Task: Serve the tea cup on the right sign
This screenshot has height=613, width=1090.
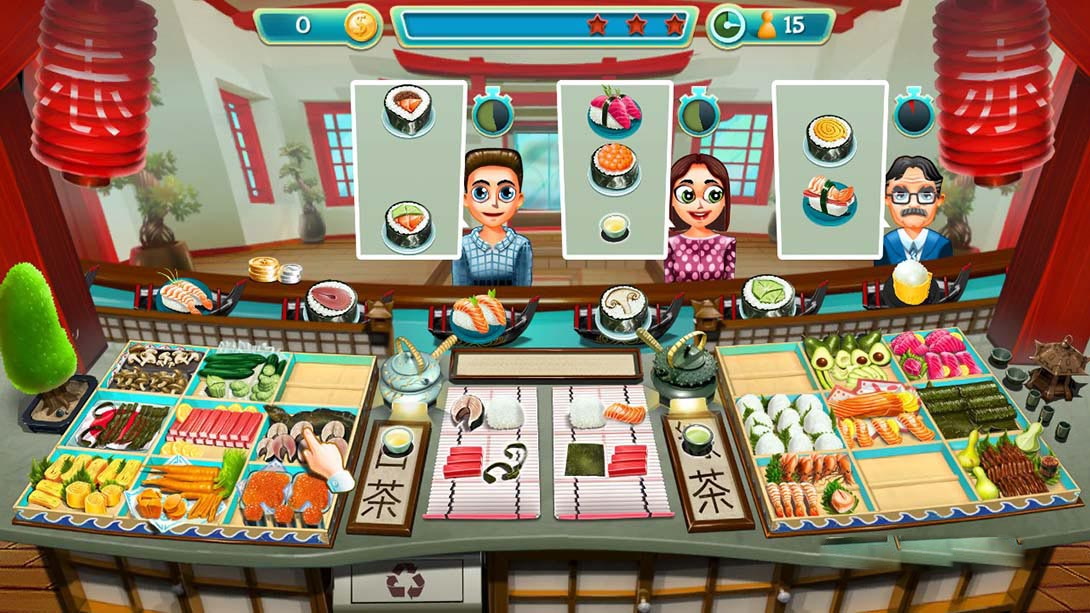Action: click(x=696, y=438)
